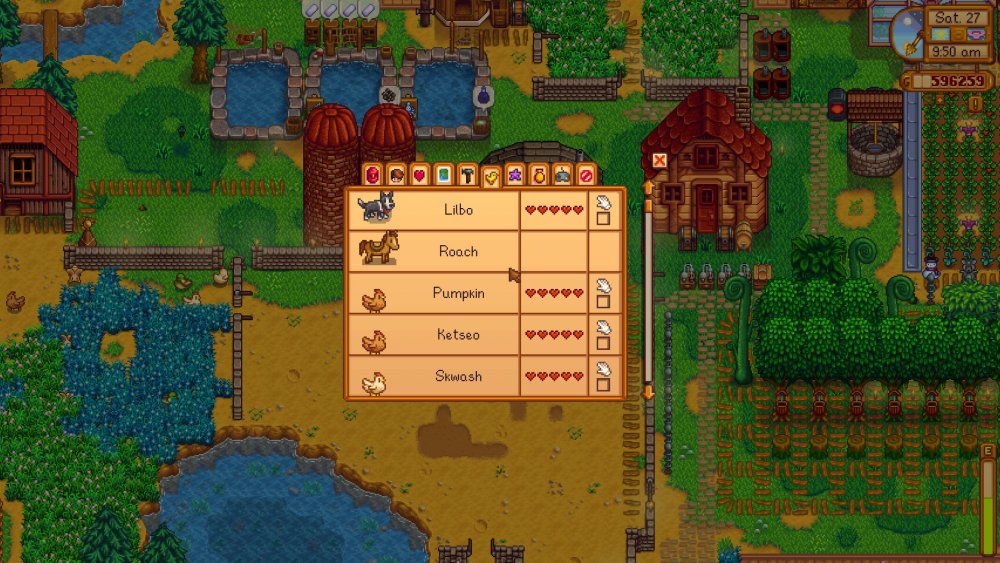Open the purple star powers tab
This screenshot has height=563, width=1000.
click(x=515, y=175)
